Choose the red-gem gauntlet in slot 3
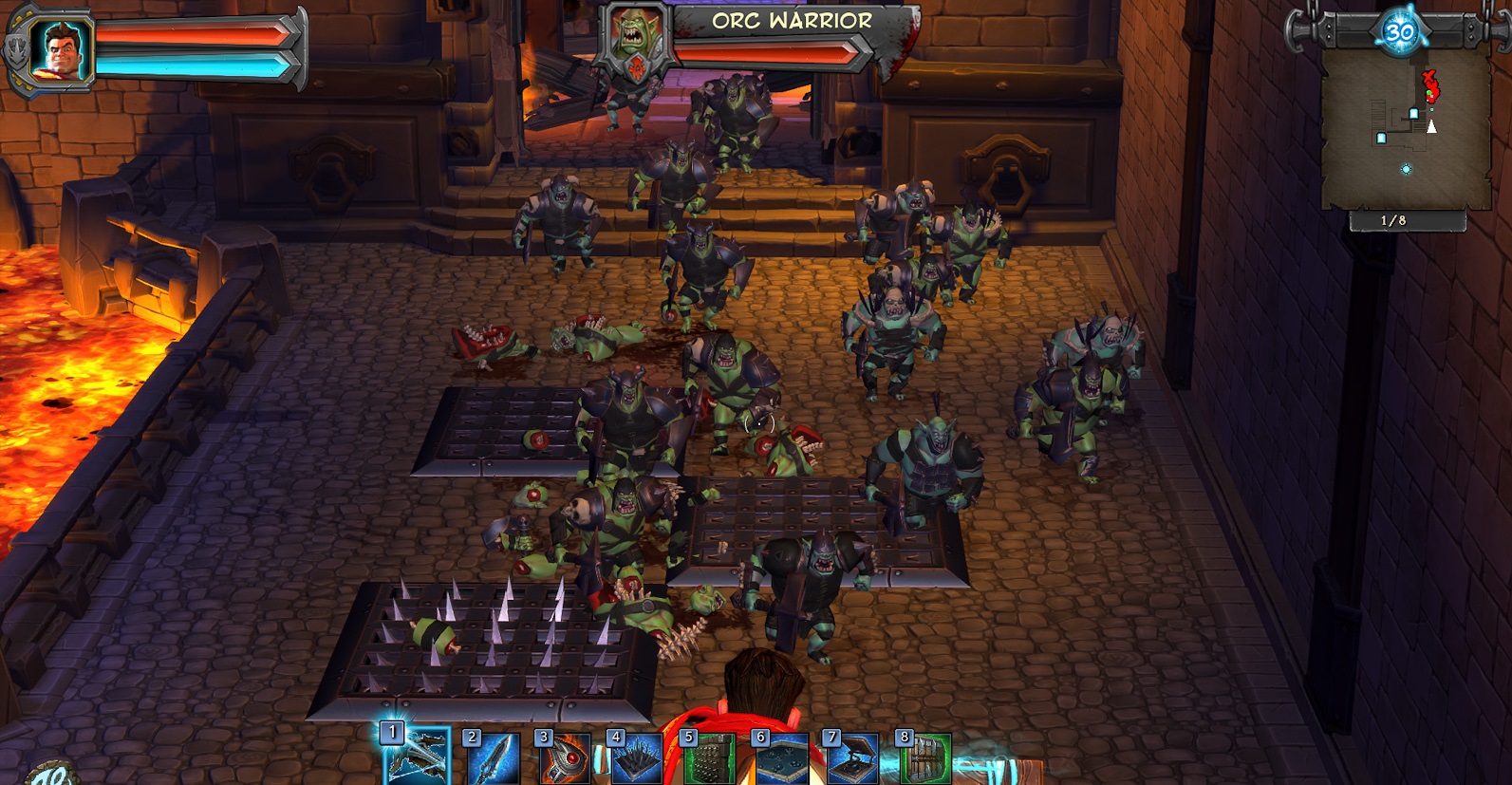The height and width of the screenshot is (785, 1512). pos(564,760)
